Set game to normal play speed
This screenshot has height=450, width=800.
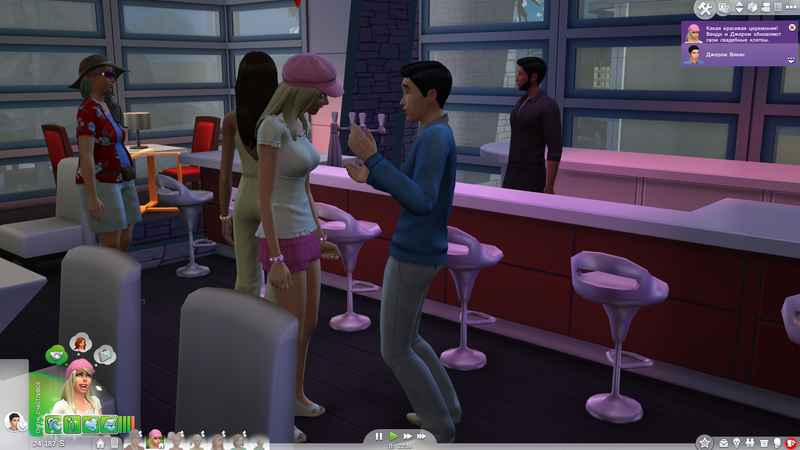pos(393,436)
